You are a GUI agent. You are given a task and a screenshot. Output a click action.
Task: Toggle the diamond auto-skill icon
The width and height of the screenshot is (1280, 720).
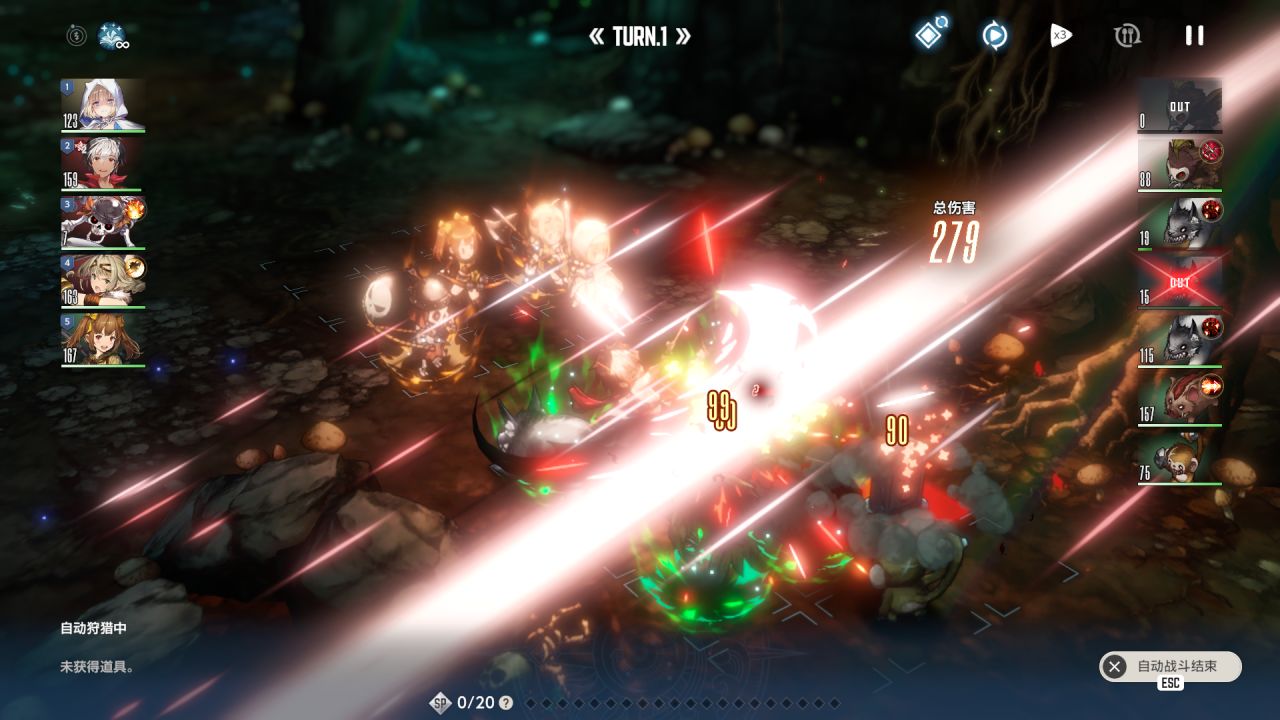tap(930, 35)
